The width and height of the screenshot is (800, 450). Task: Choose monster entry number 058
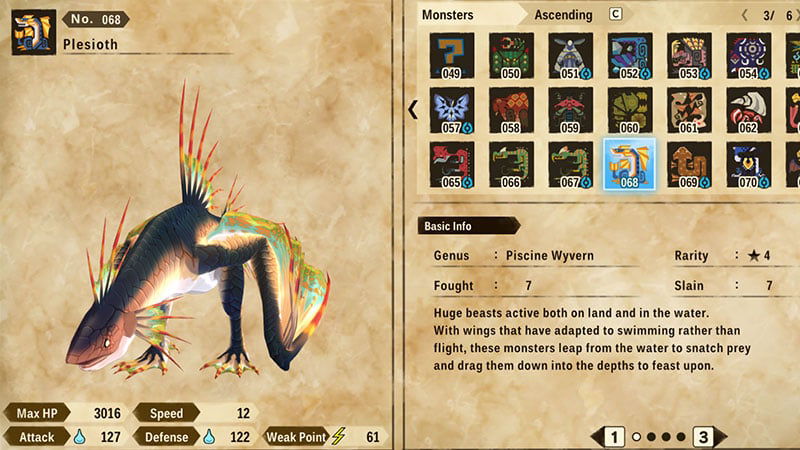pyautogui.click(x=511, y=110)
